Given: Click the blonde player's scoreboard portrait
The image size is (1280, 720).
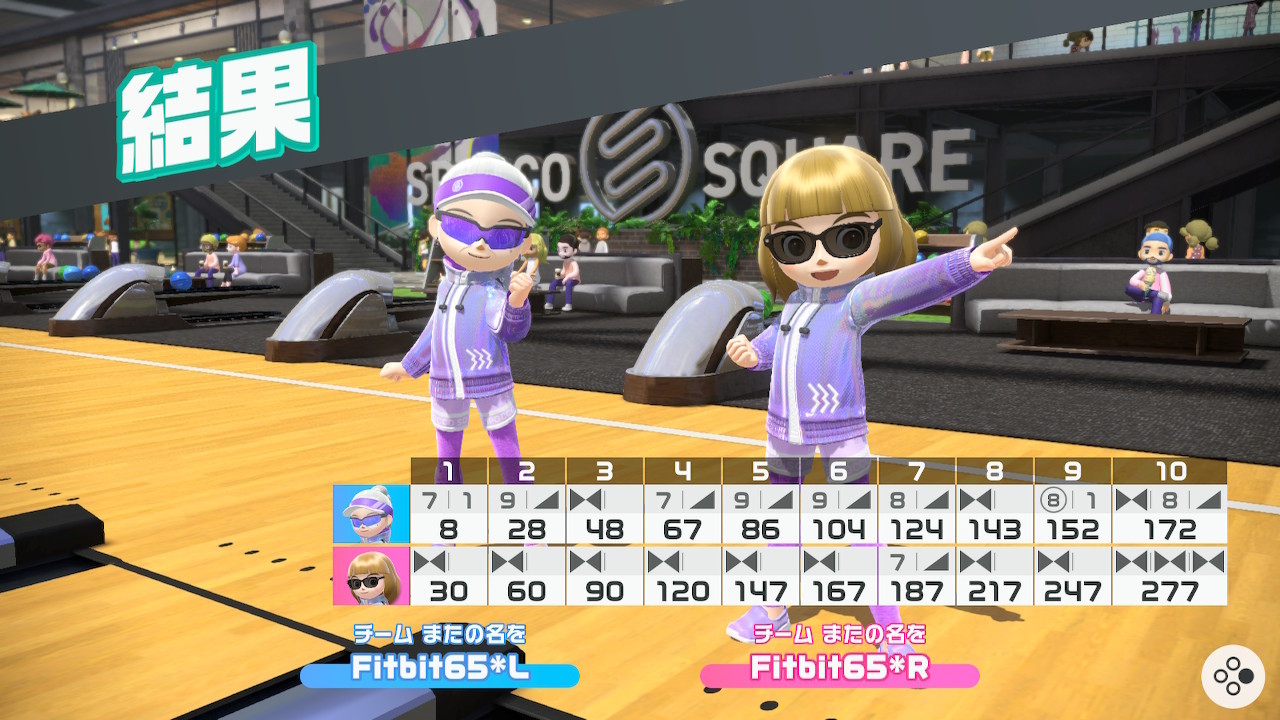Looking at the screenshot, I should pos(371,576).
